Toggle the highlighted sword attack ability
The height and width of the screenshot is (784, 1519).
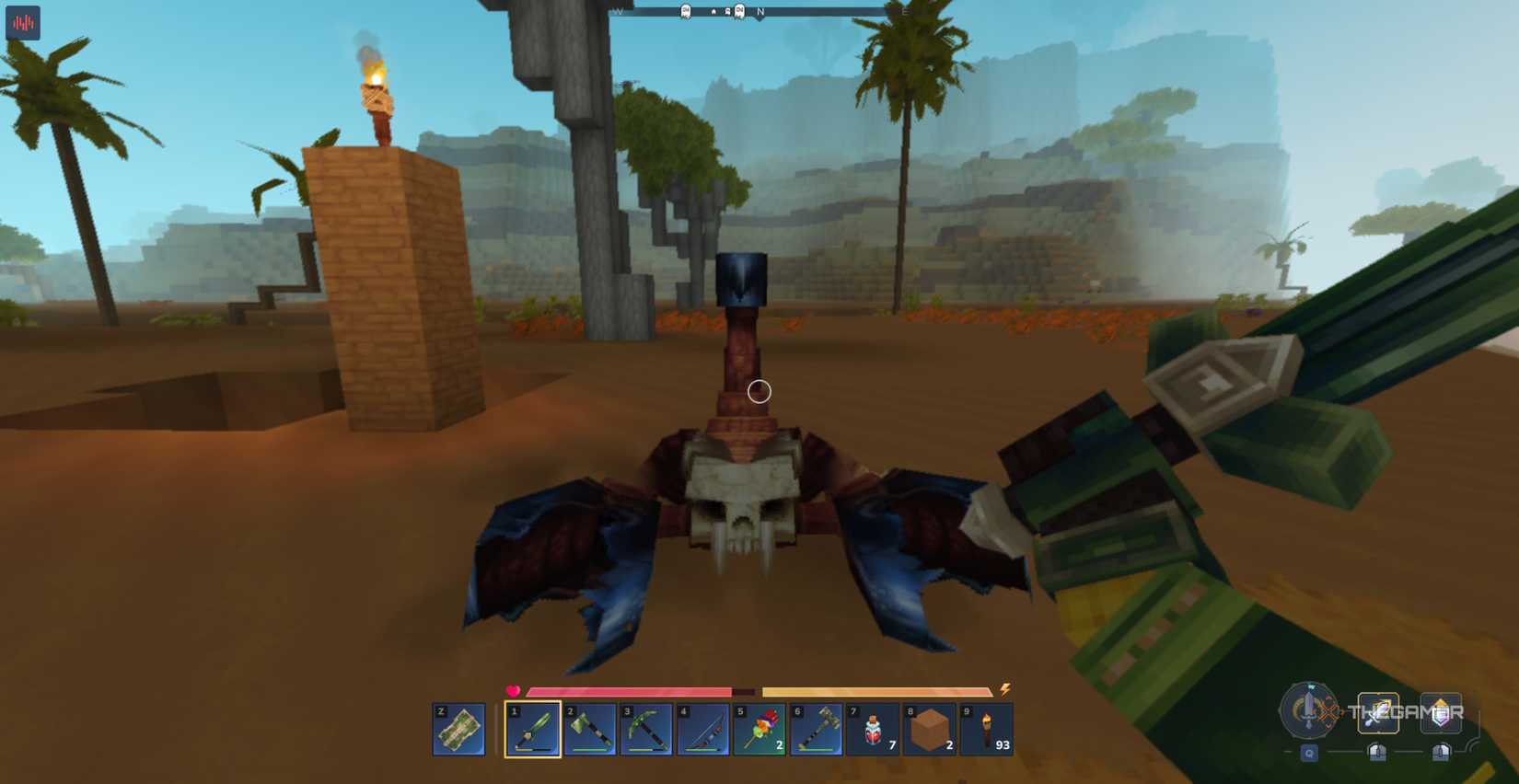pos(1378,712)
